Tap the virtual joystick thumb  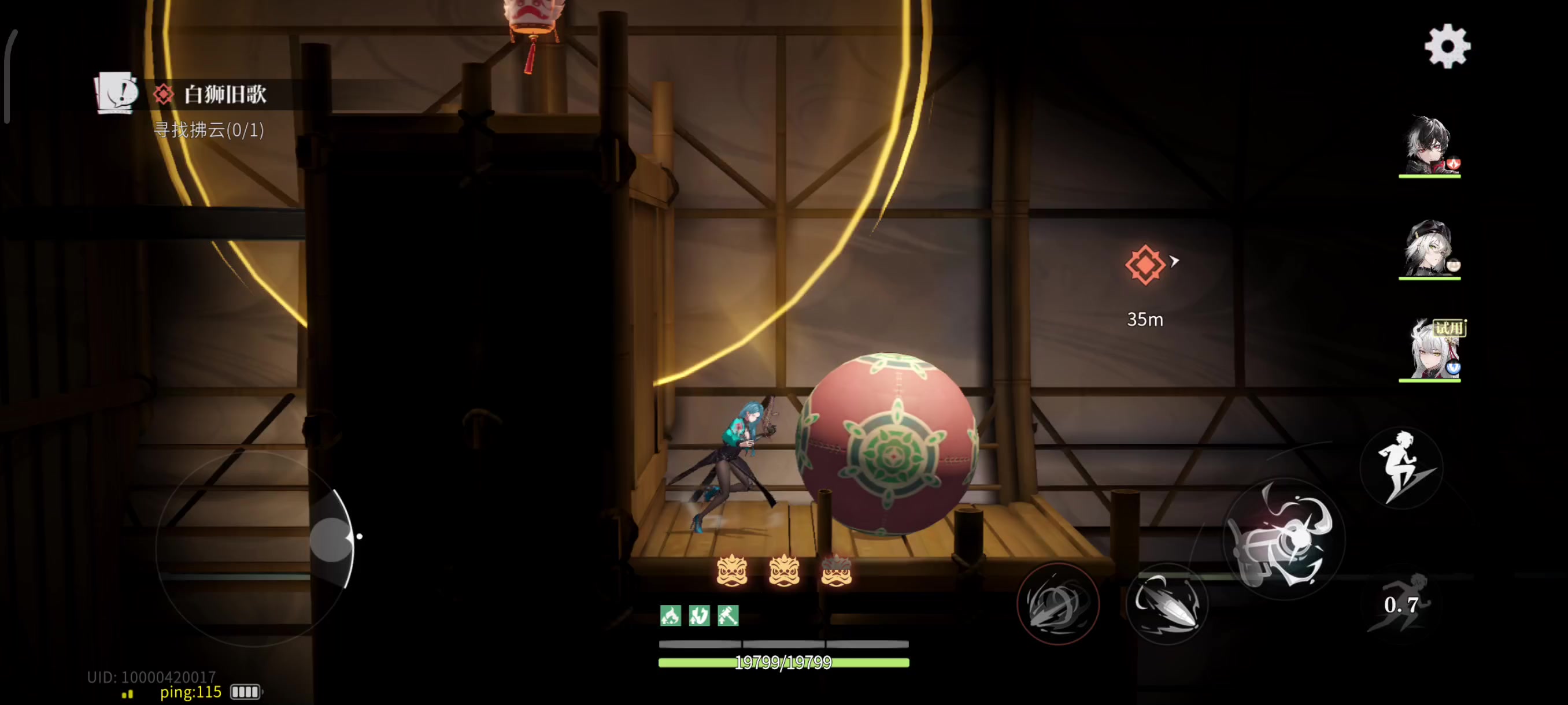[332, 539]
